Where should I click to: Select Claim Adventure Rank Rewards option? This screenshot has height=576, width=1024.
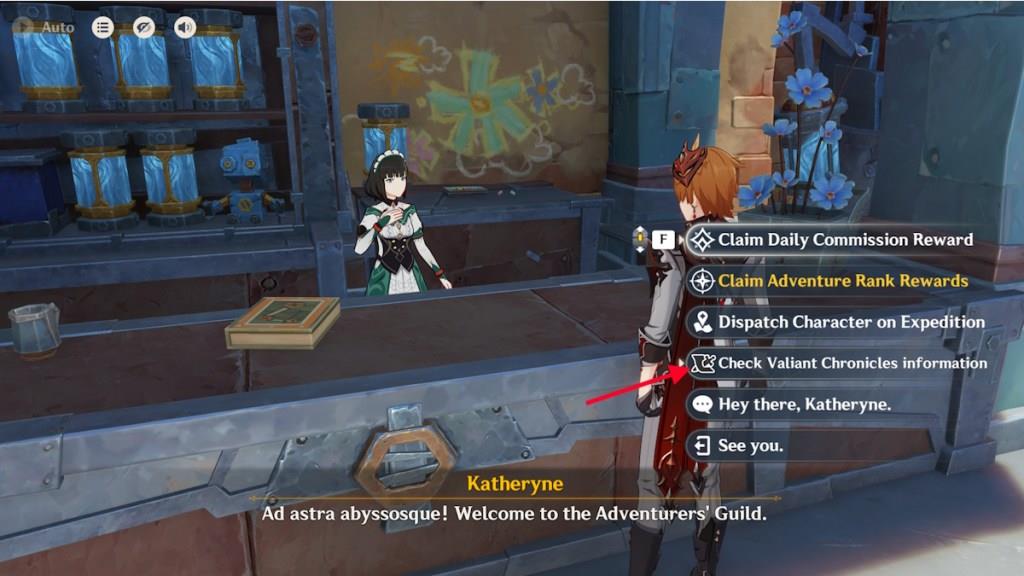click(842, 281)
